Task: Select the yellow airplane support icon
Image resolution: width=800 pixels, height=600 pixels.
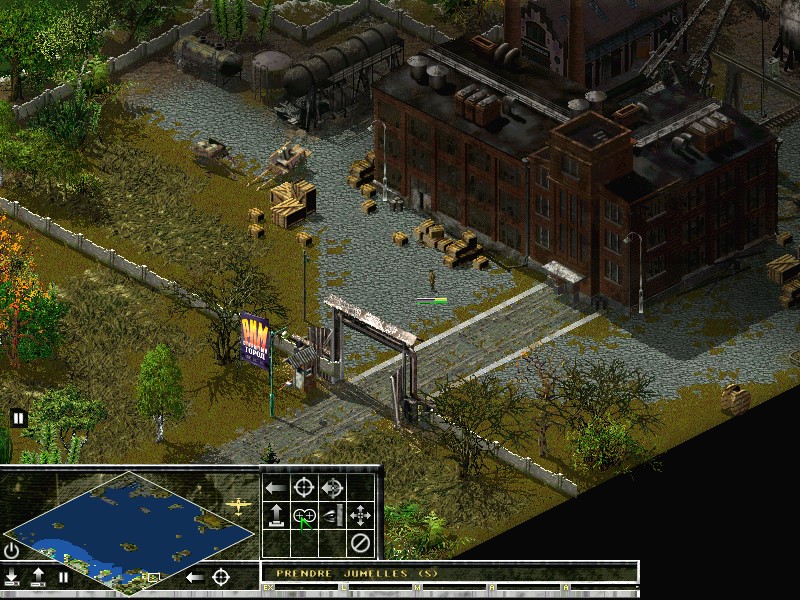Action: [238, 505]
